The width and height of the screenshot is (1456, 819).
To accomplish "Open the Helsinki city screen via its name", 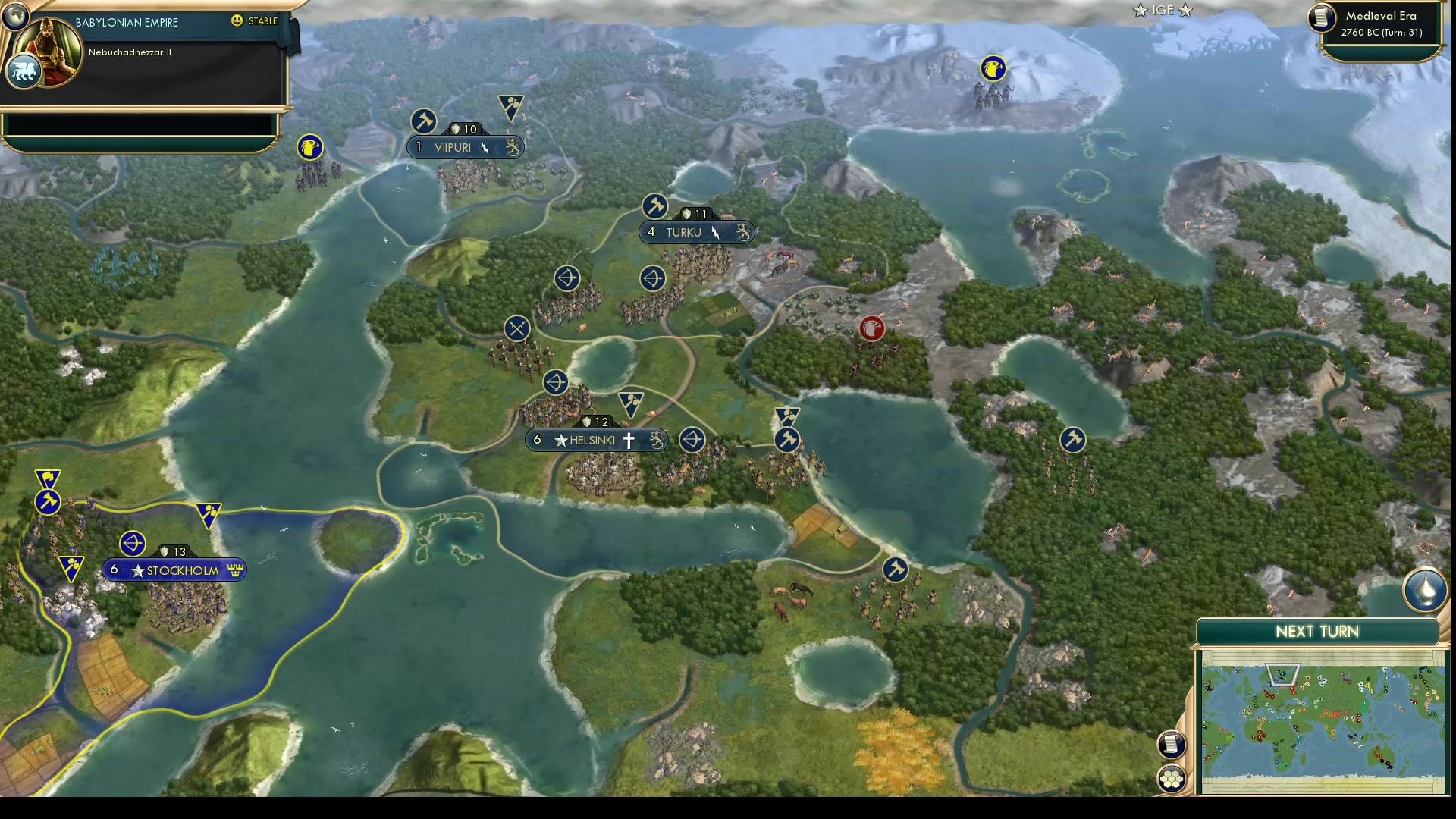I will [593, 440].
